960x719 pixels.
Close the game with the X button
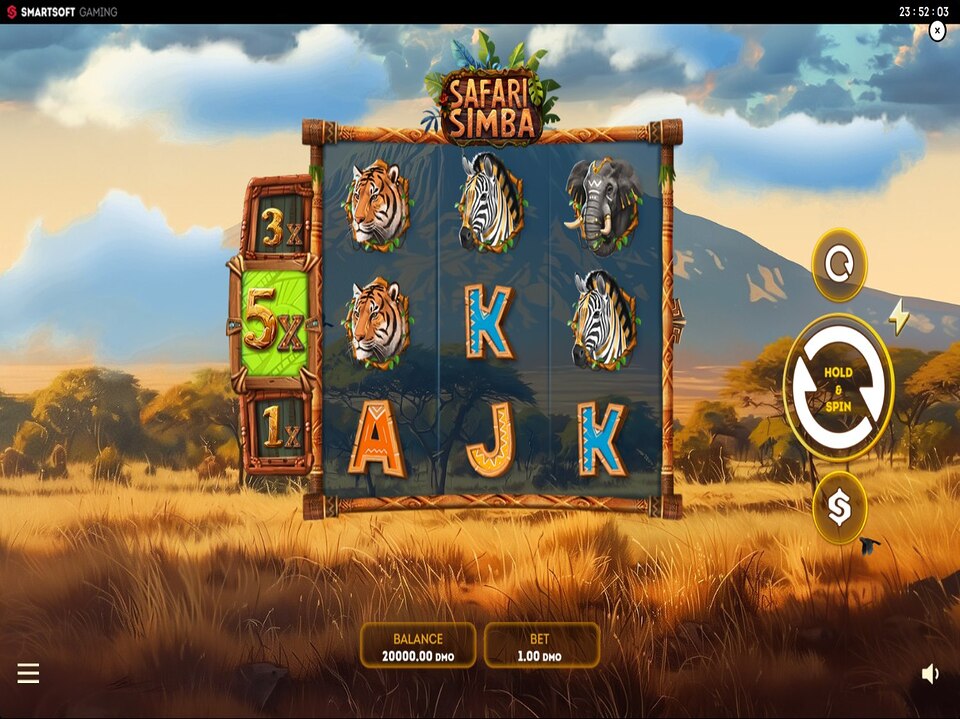coord(937,31)
